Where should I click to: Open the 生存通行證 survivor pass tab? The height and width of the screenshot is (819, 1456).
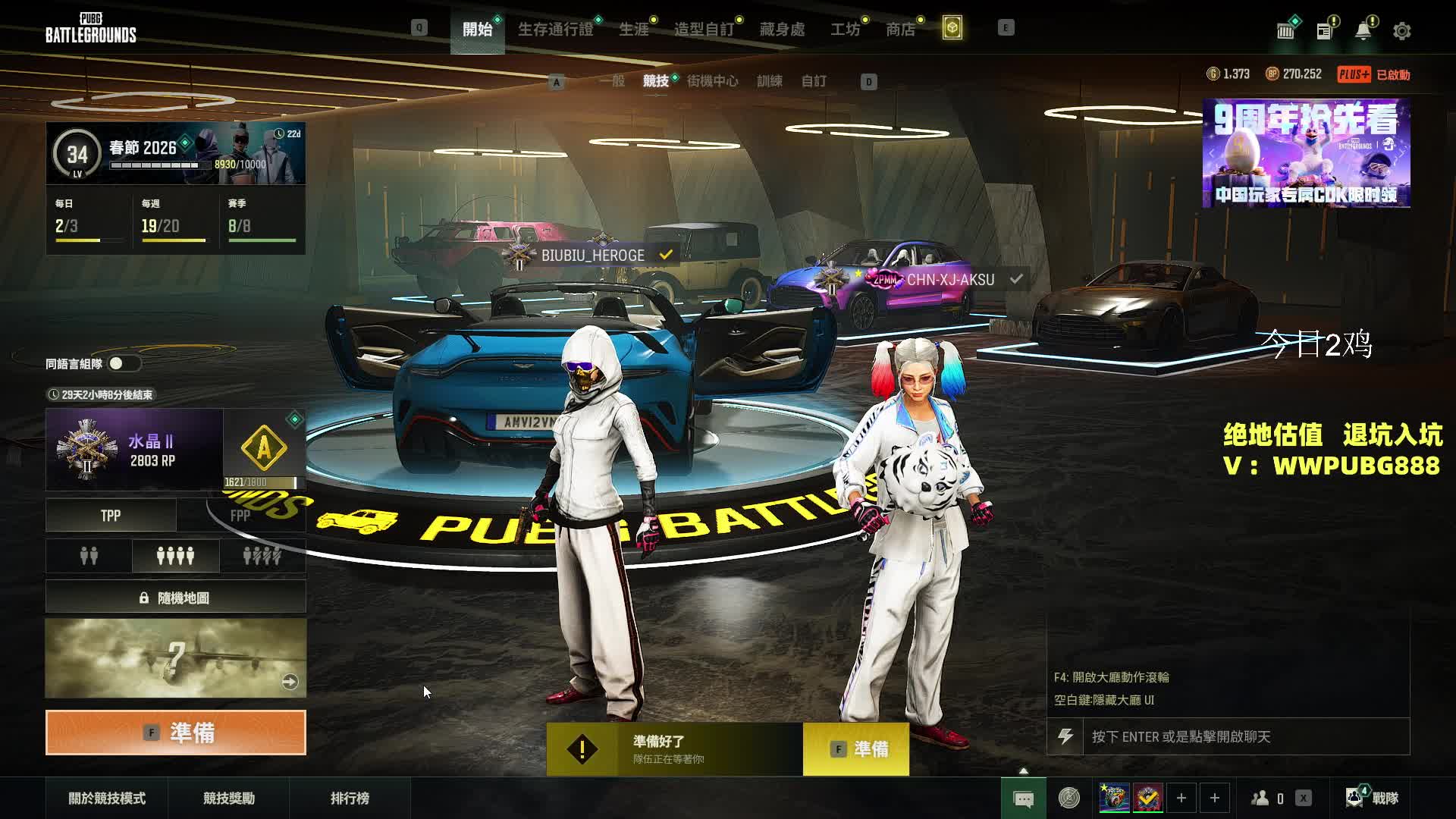[555, 30]
